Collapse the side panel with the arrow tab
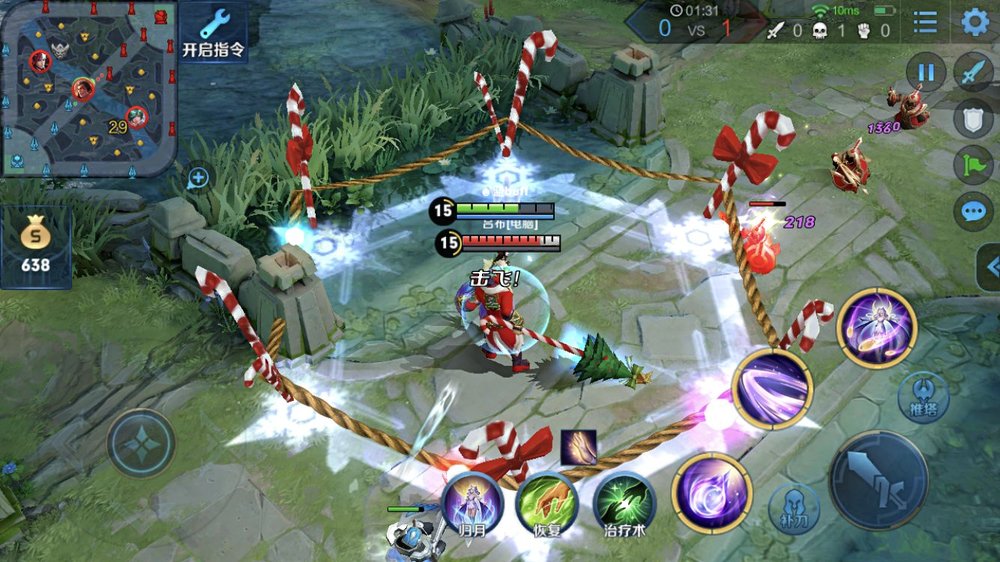The width and height of the screenshot is (1000, 562). point(990,267)
